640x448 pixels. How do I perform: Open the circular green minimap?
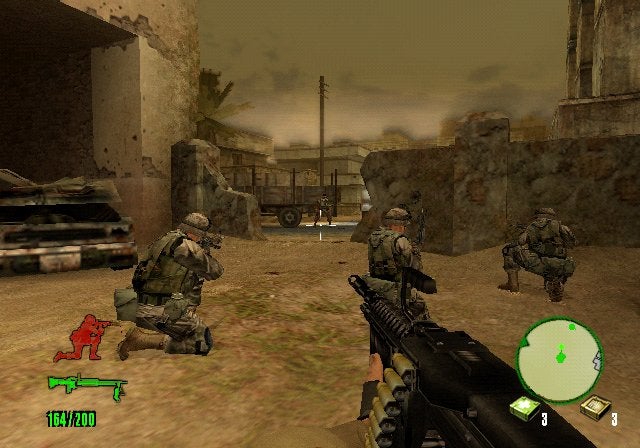[x=559, y=357]
